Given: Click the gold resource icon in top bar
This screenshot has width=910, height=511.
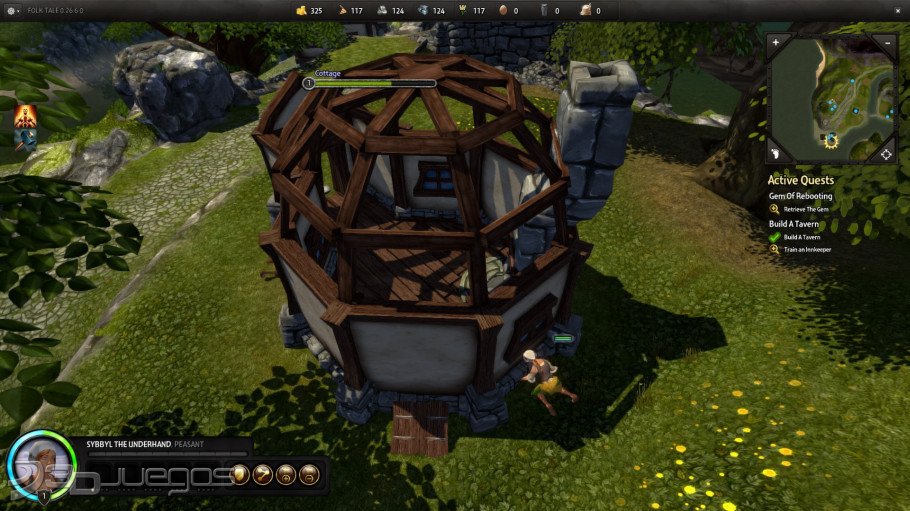Looking at the screenshot, I should coord(300,10).
